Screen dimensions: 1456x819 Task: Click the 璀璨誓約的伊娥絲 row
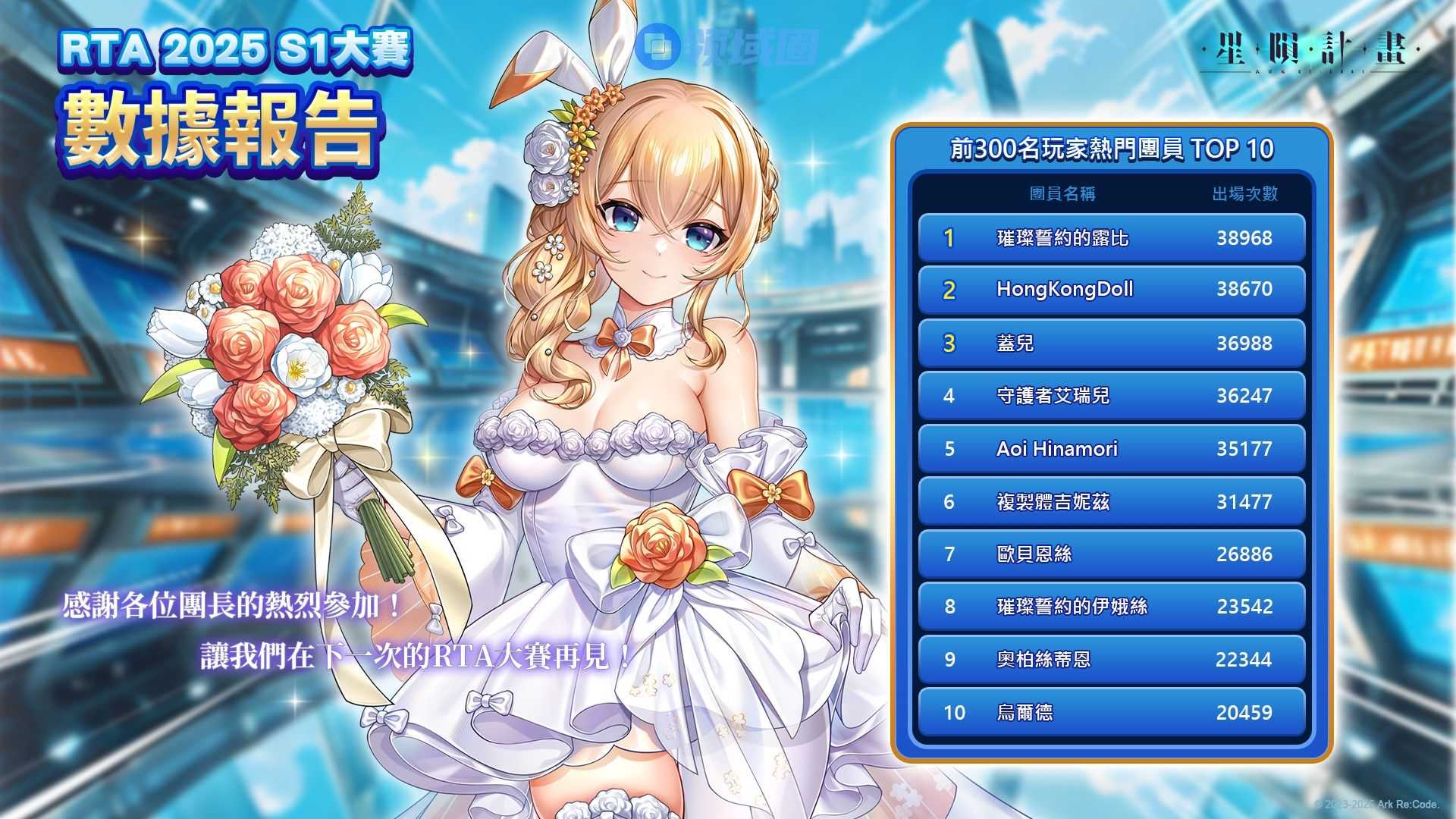(1111, 607)
